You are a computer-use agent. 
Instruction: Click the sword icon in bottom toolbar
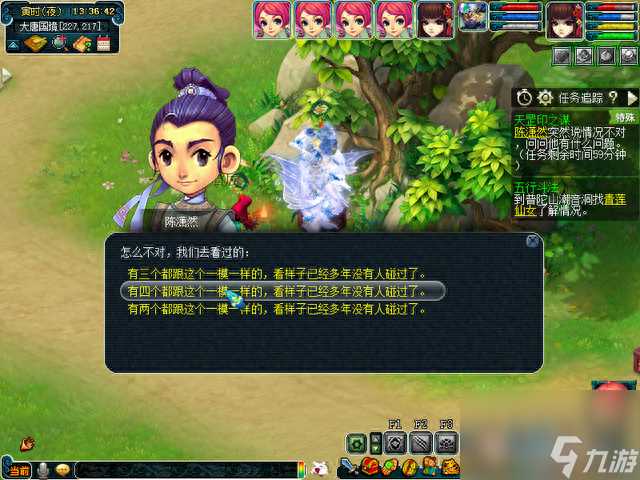coord(347,466)
